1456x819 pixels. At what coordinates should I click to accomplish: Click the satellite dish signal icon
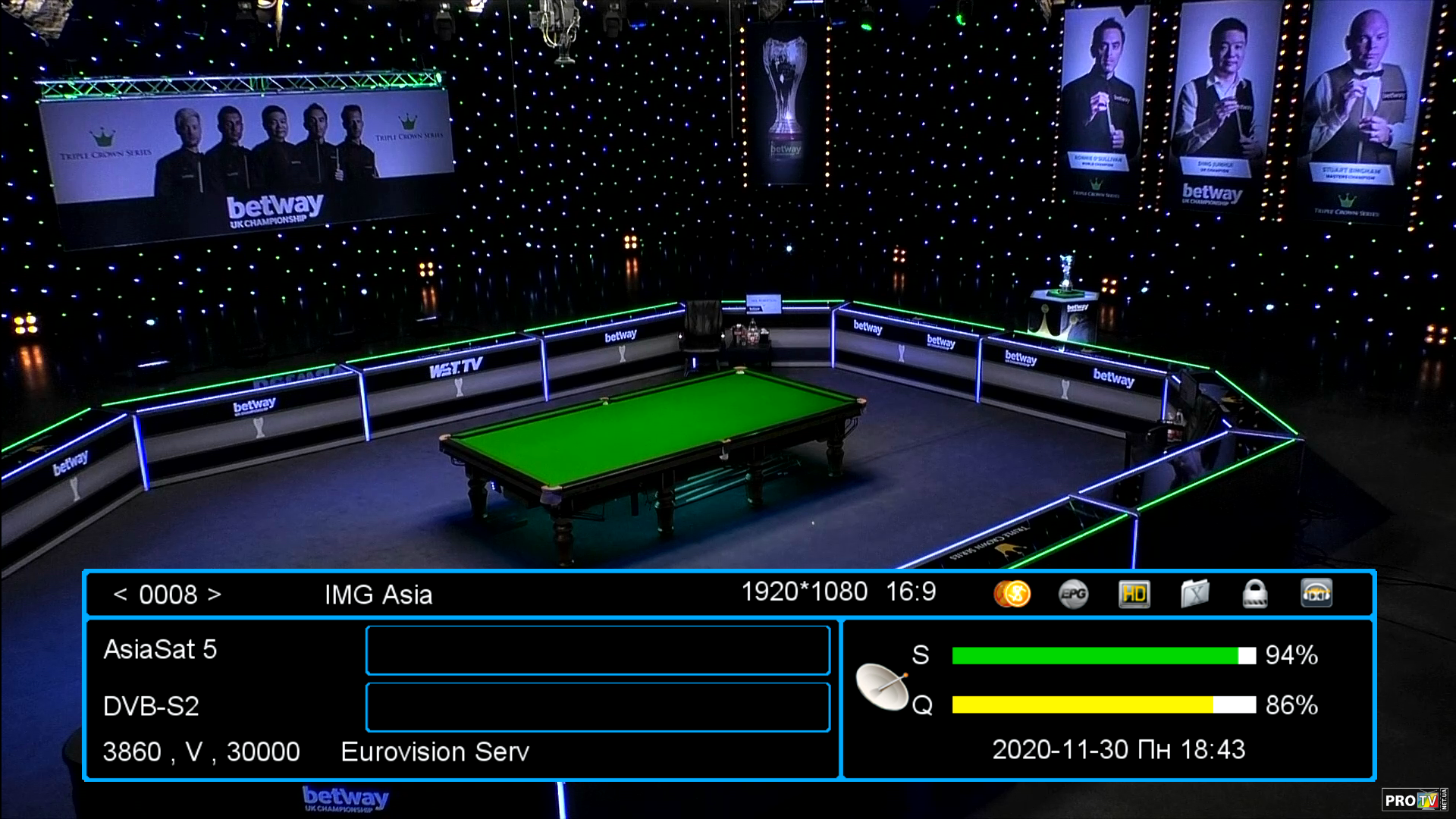click(x=882, y=686)
